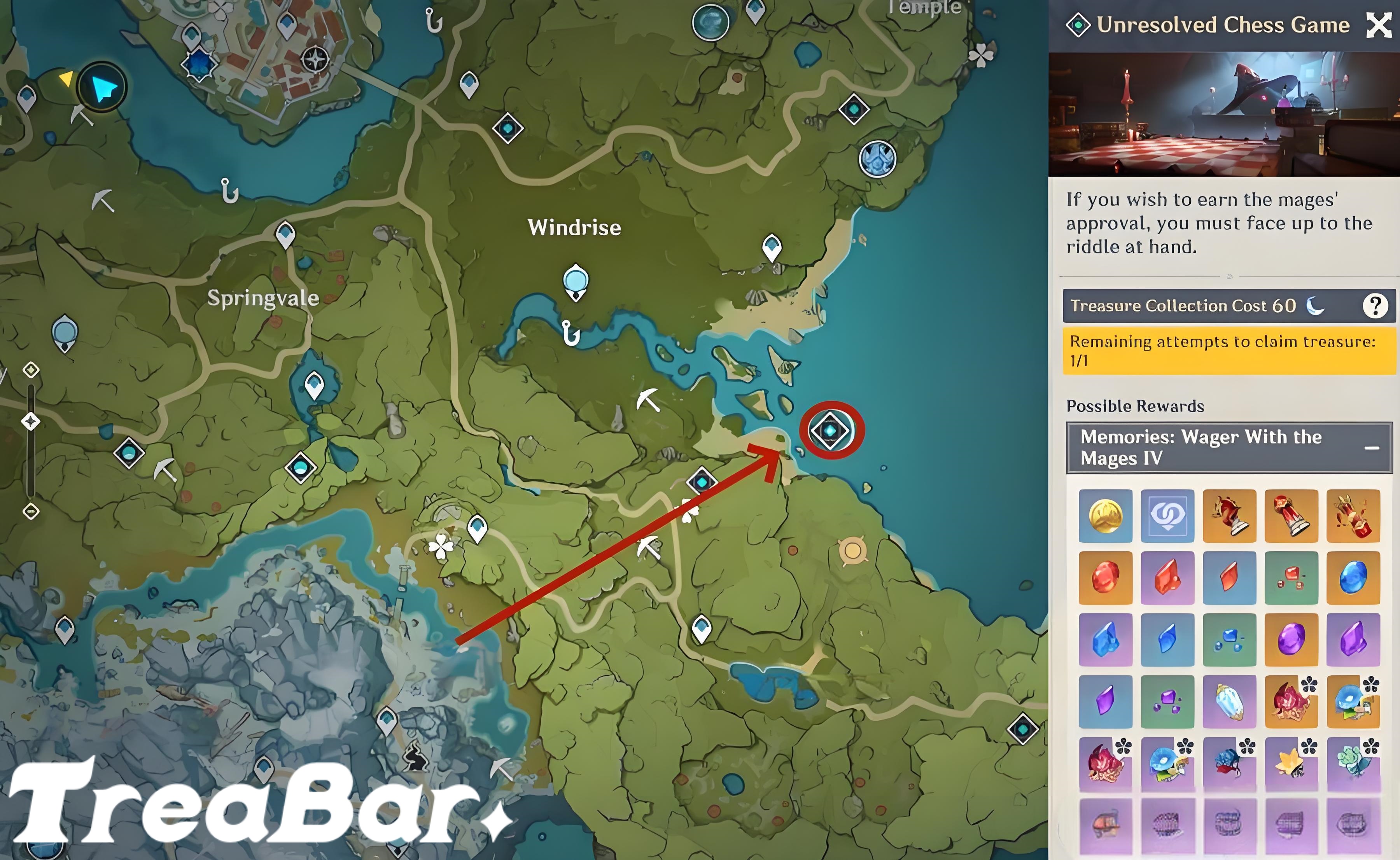Viewport: 1400px width, 860px height.
Task: Select the circled Unresolved Chess Game map marker
Action: pyautogui.click(x=831, y=431)
